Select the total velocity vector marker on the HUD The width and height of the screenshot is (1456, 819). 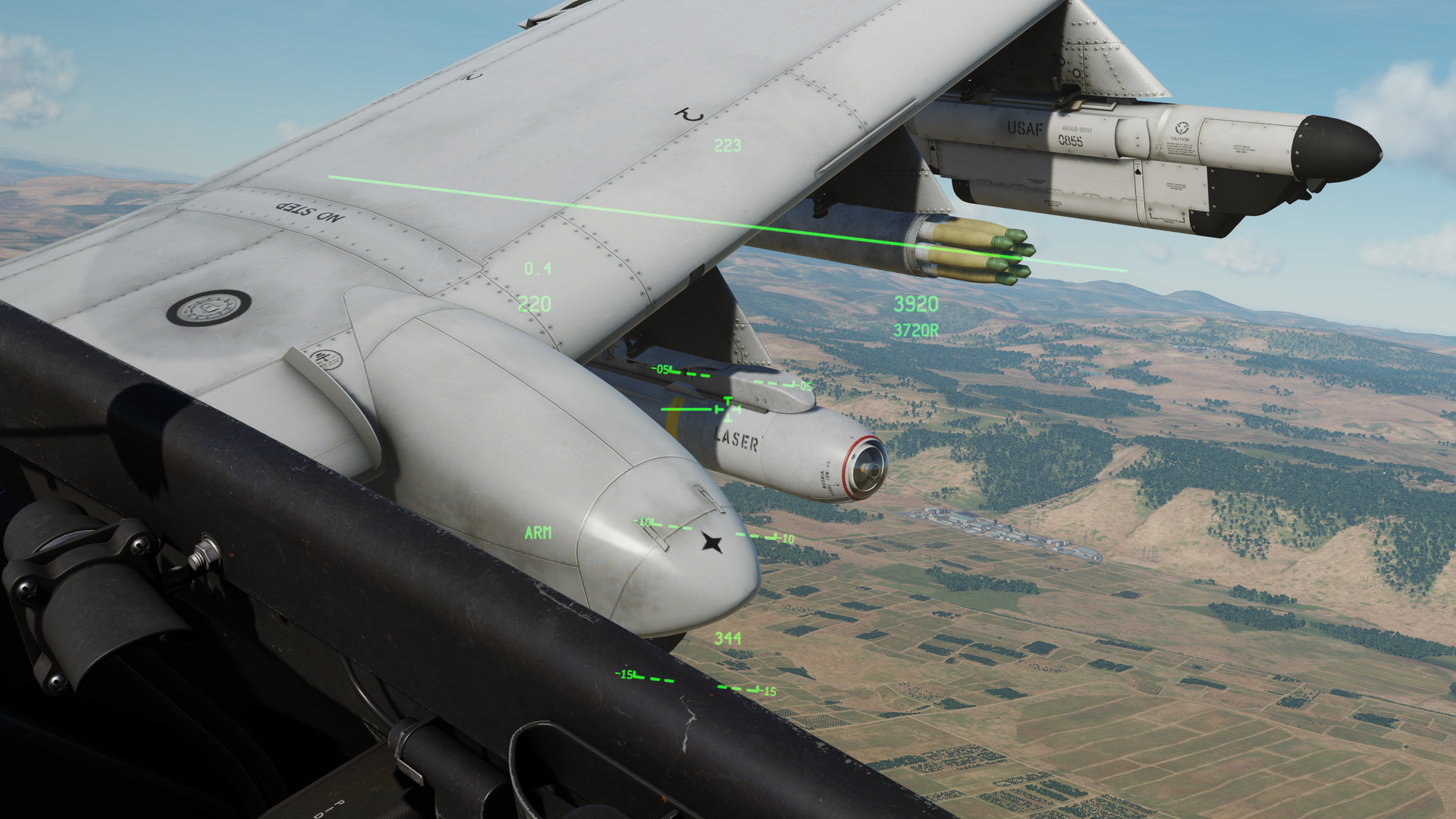[728, 409]
